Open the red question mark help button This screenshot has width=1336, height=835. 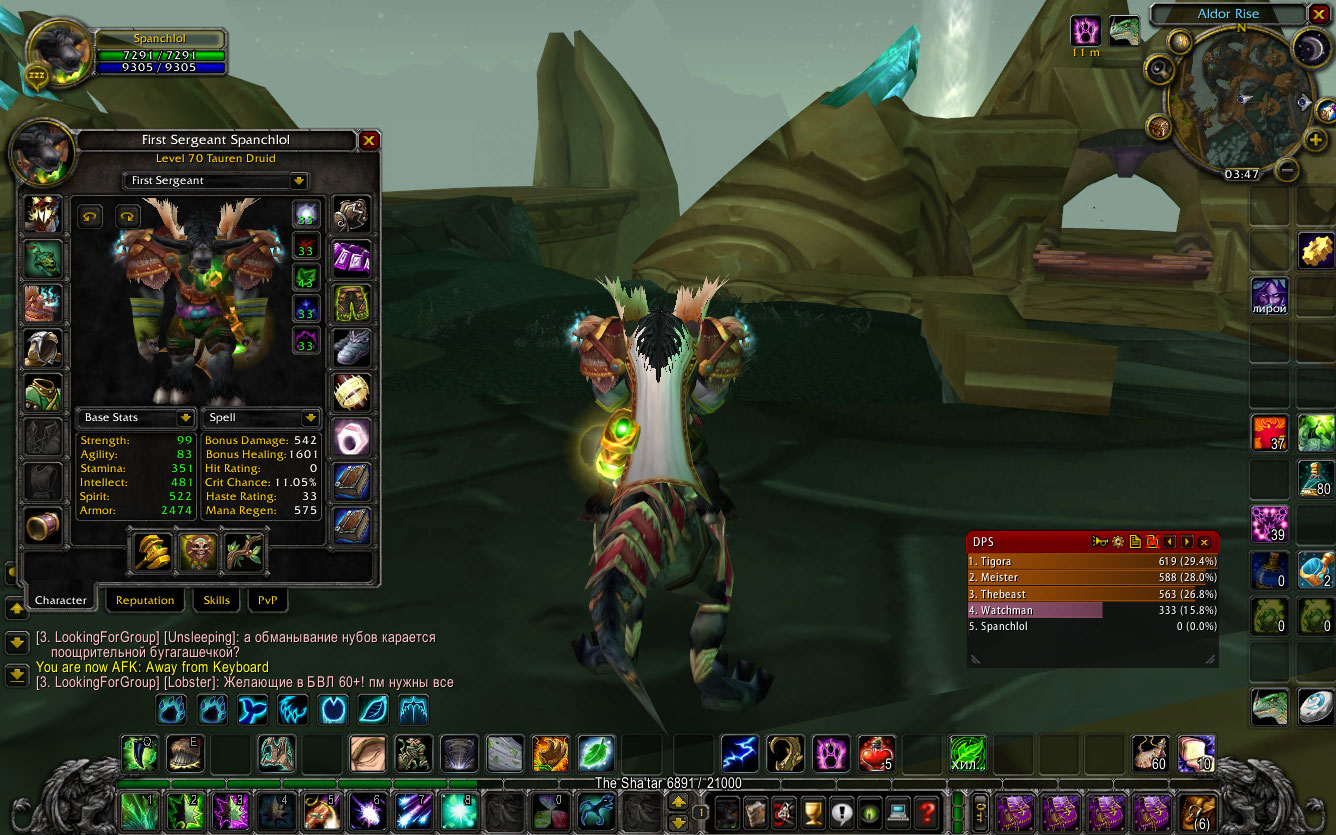(929, 810)
